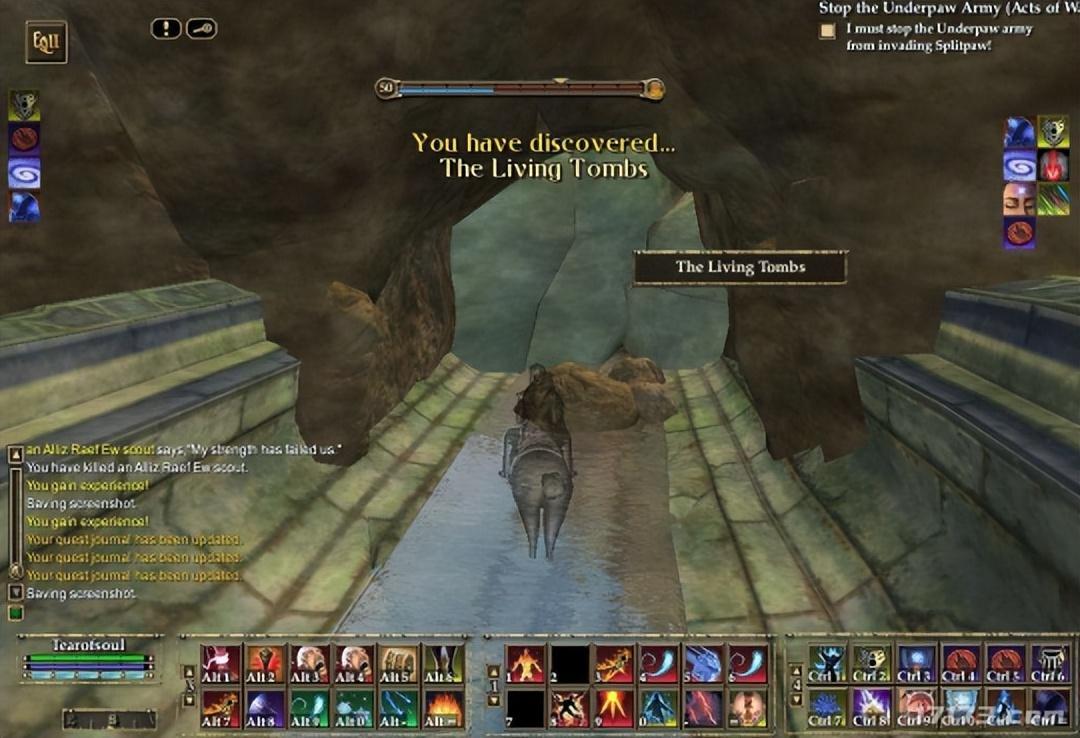Select the blue swirl effect icon on left
The image size is (1080, 738).
click(24, 171)
